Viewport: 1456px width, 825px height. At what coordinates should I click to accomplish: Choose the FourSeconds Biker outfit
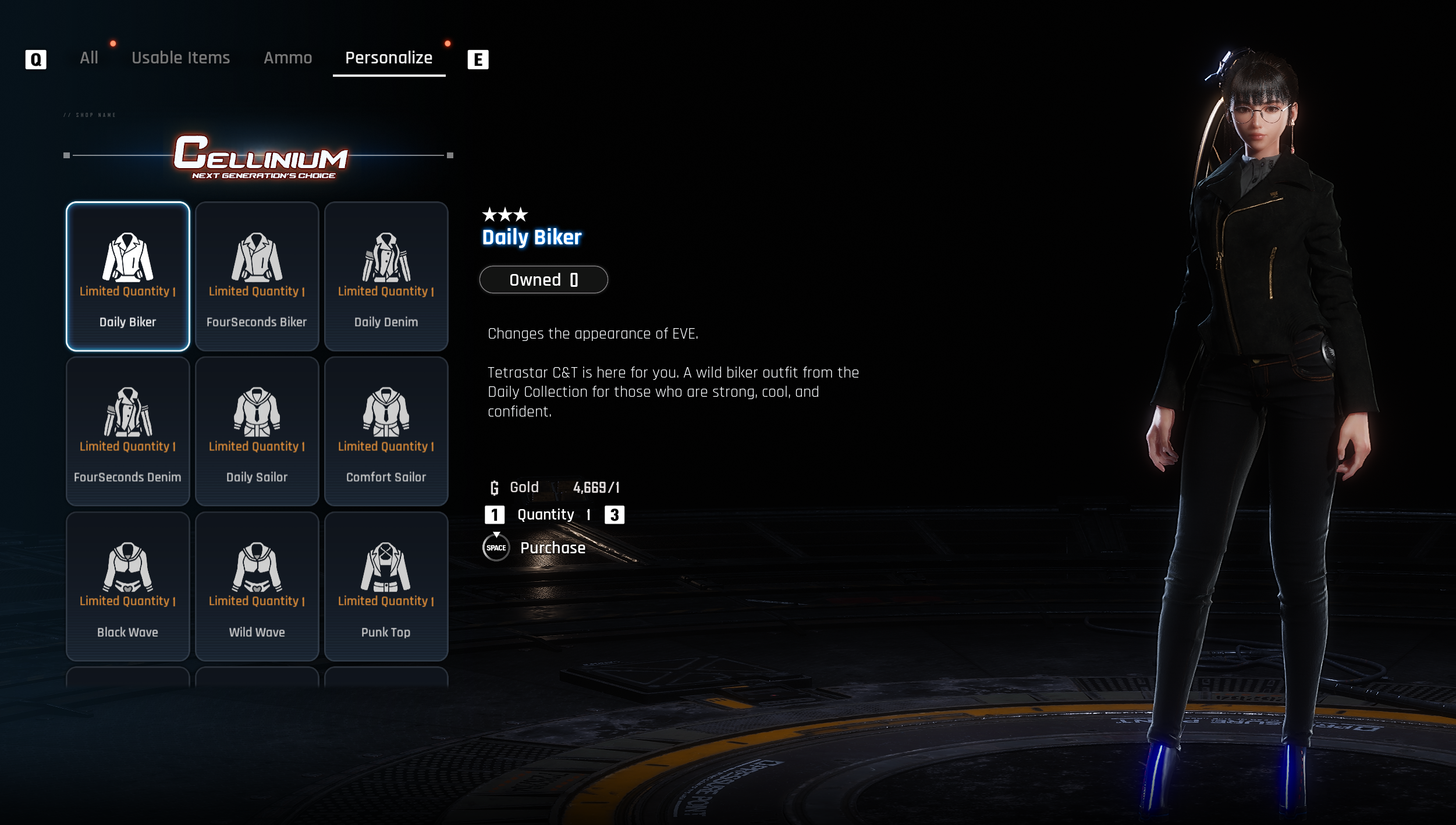257,276
